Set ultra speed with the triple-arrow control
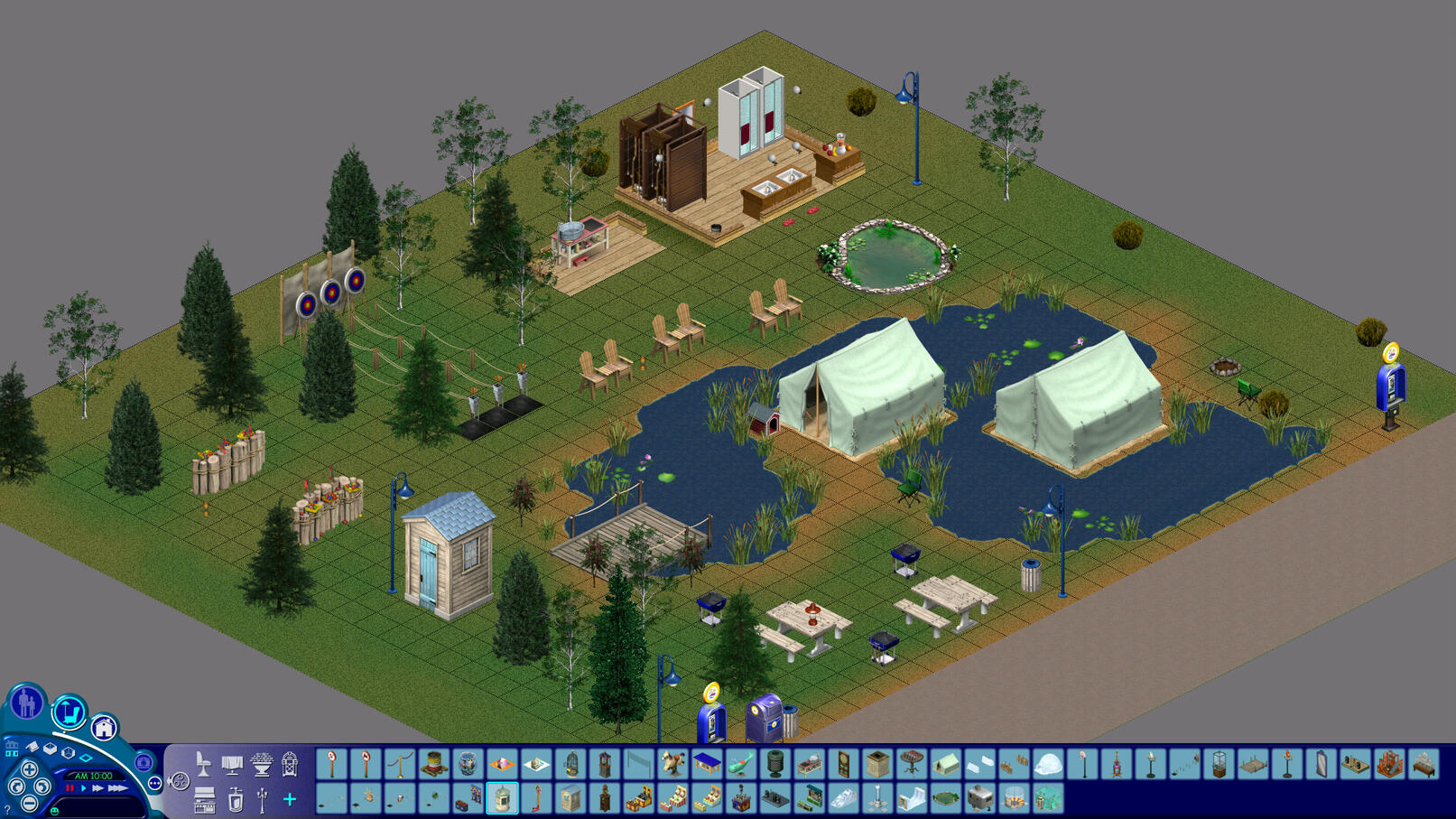 pyautogui.click(x=116, y=788)
